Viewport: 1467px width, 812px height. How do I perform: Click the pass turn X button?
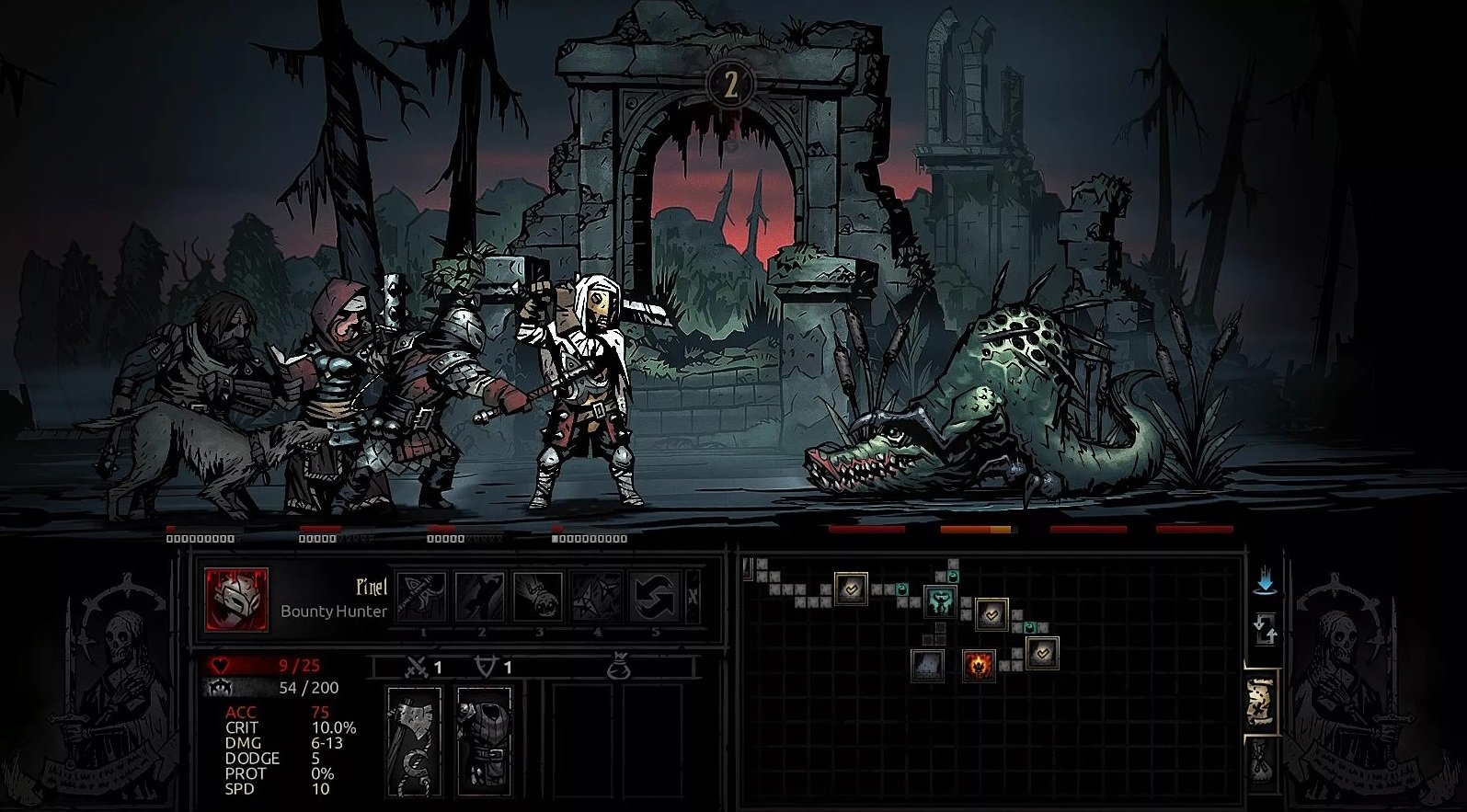(x=693, y=598)
